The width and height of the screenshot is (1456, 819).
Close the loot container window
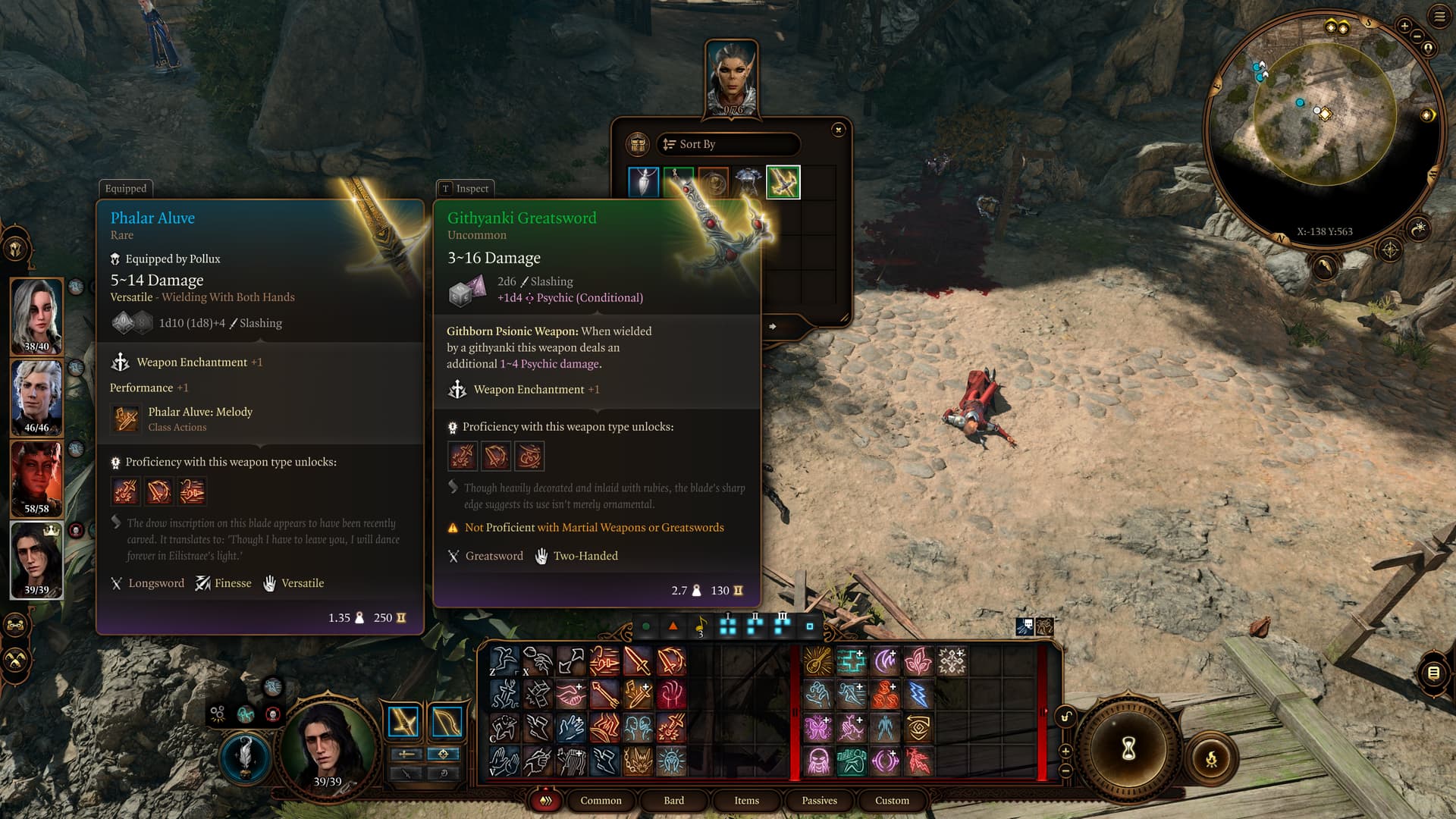coord(838,130)
